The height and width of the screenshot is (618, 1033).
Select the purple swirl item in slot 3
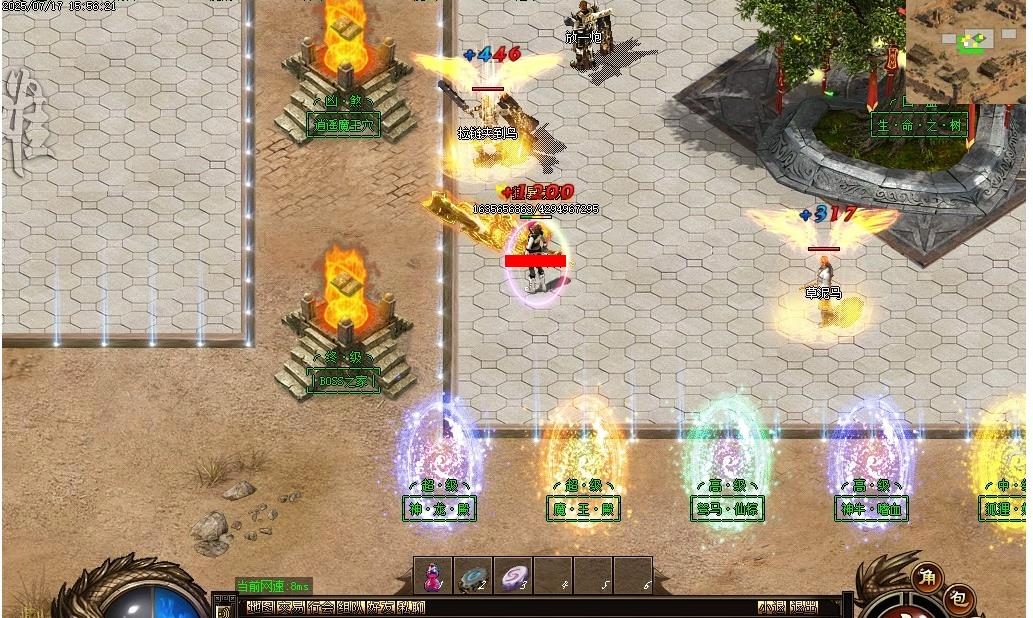[x=512, y=576]
